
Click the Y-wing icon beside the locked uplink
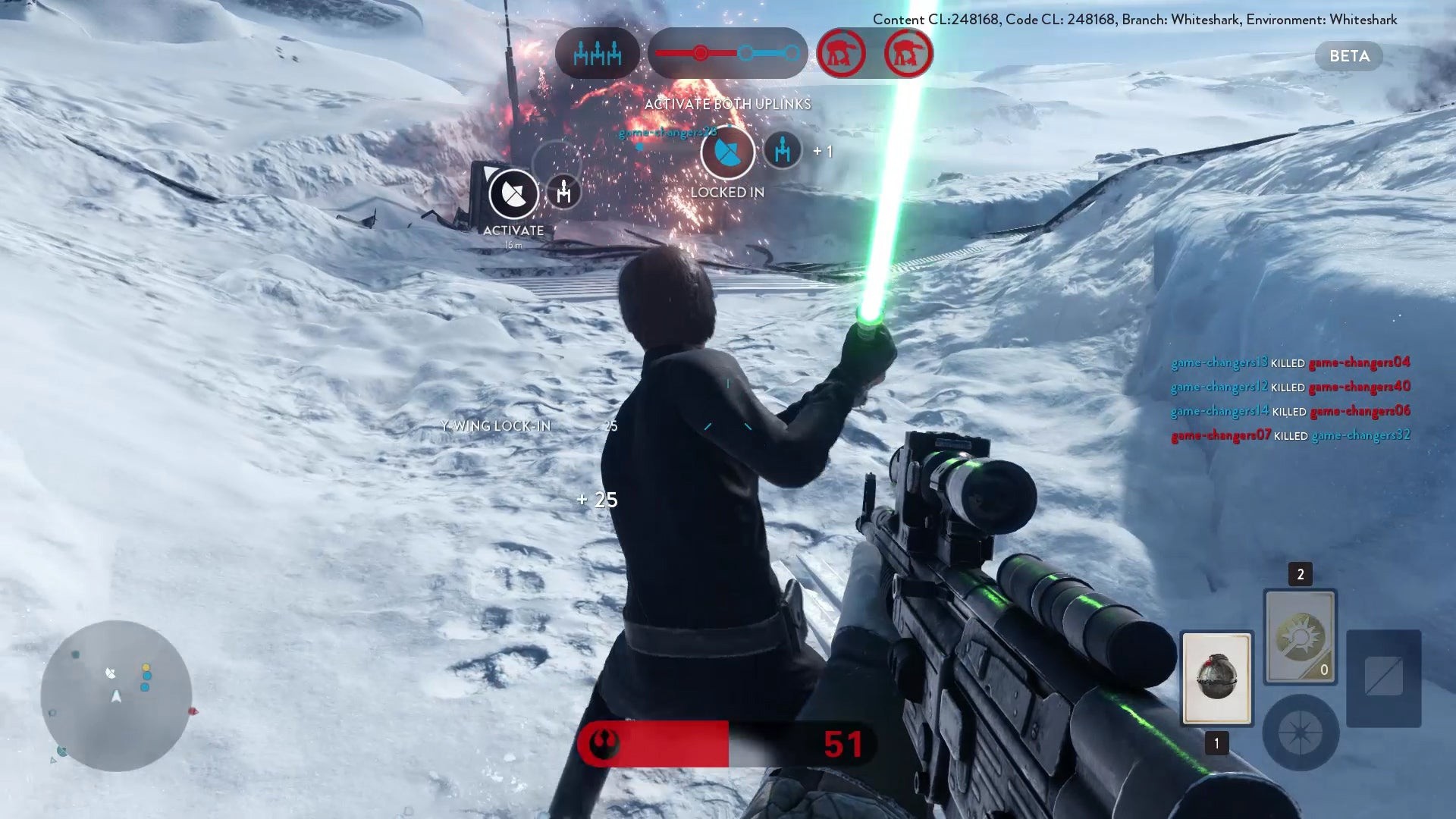click(782, 149)
